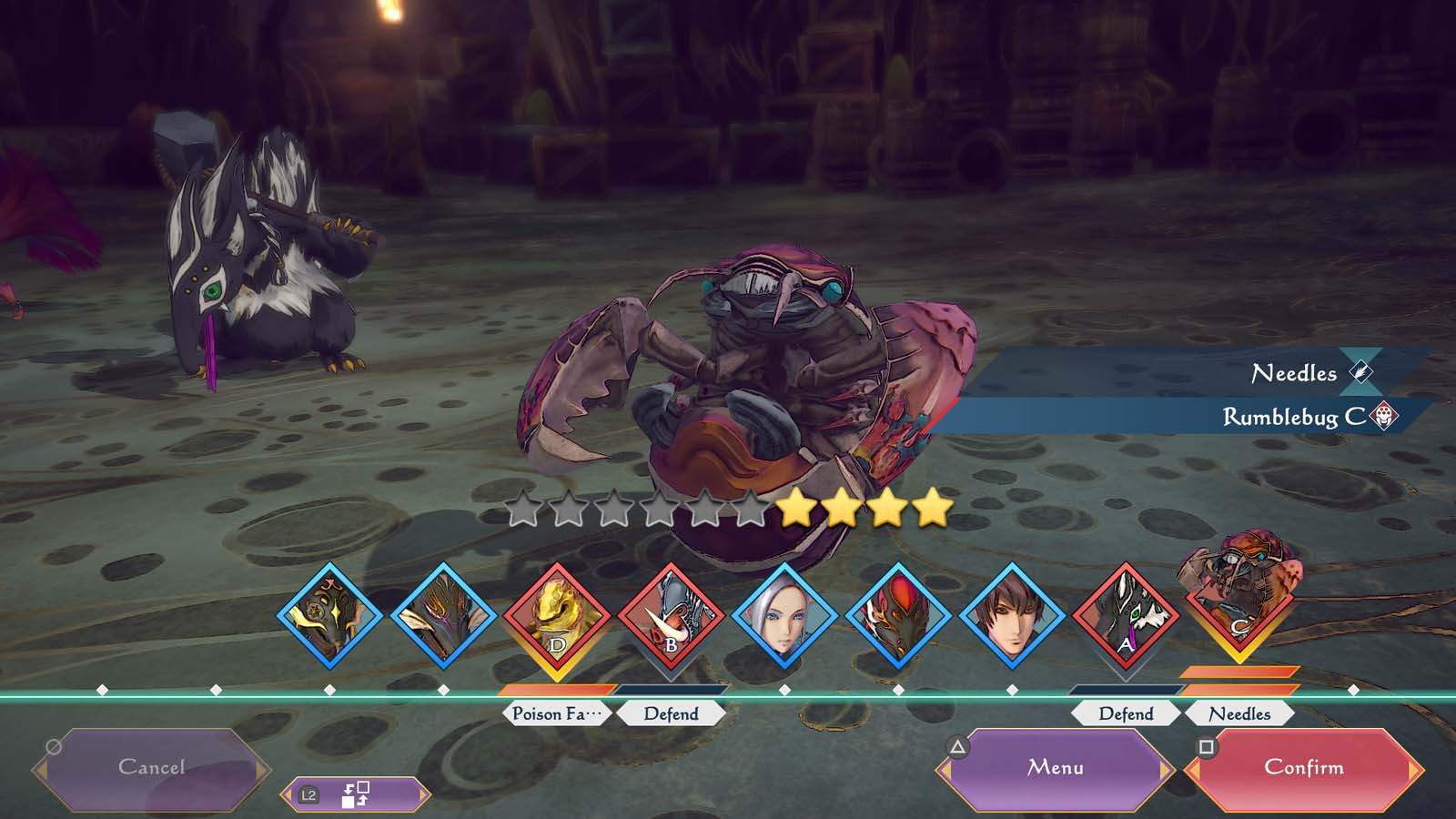
Task: Pick enemy A's skunk turn portrait
Action: coord(1126,617)
